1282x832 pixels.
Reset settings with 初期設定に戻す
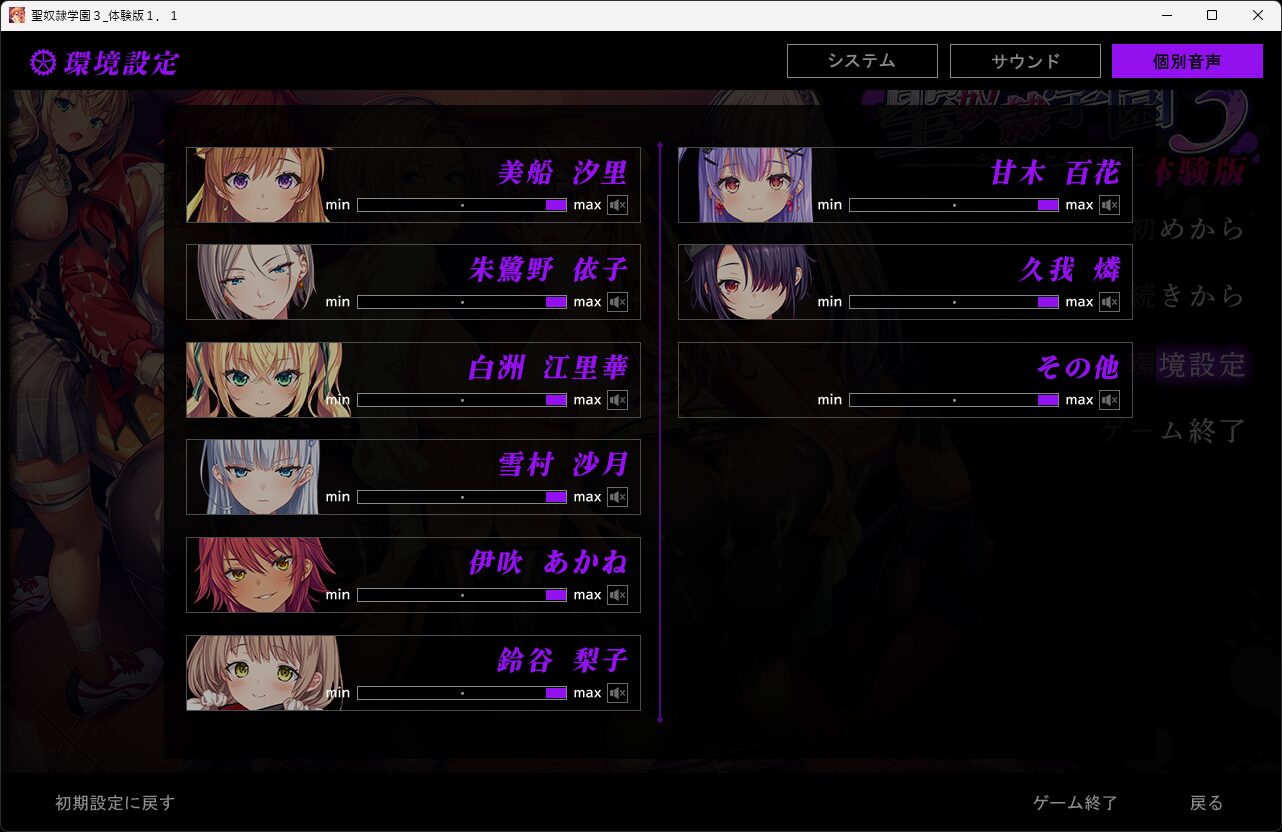[x=115, y=803]
